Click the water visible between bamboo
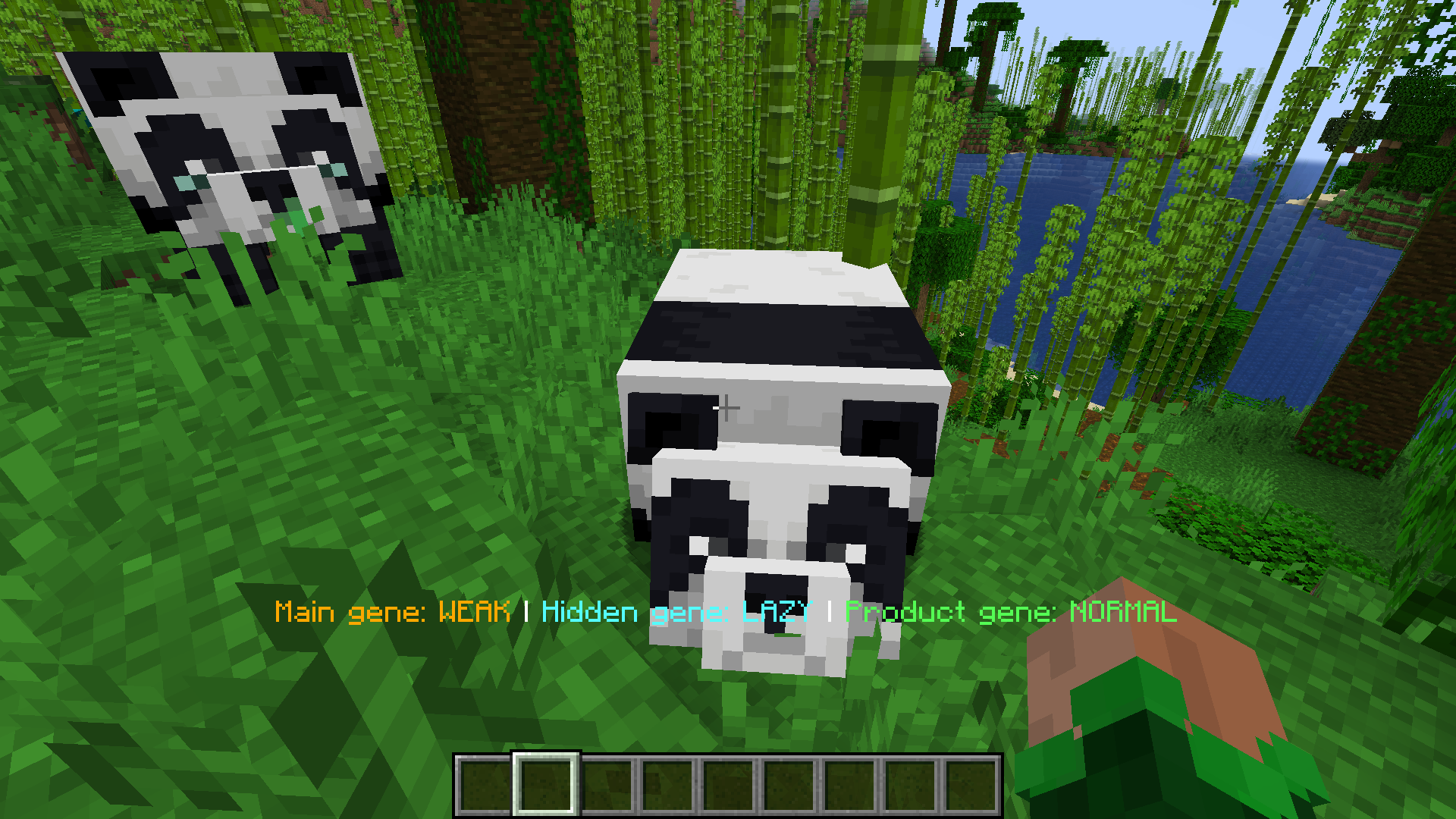This screenshot has height=819, width=1456. (x=1062, y=190)
